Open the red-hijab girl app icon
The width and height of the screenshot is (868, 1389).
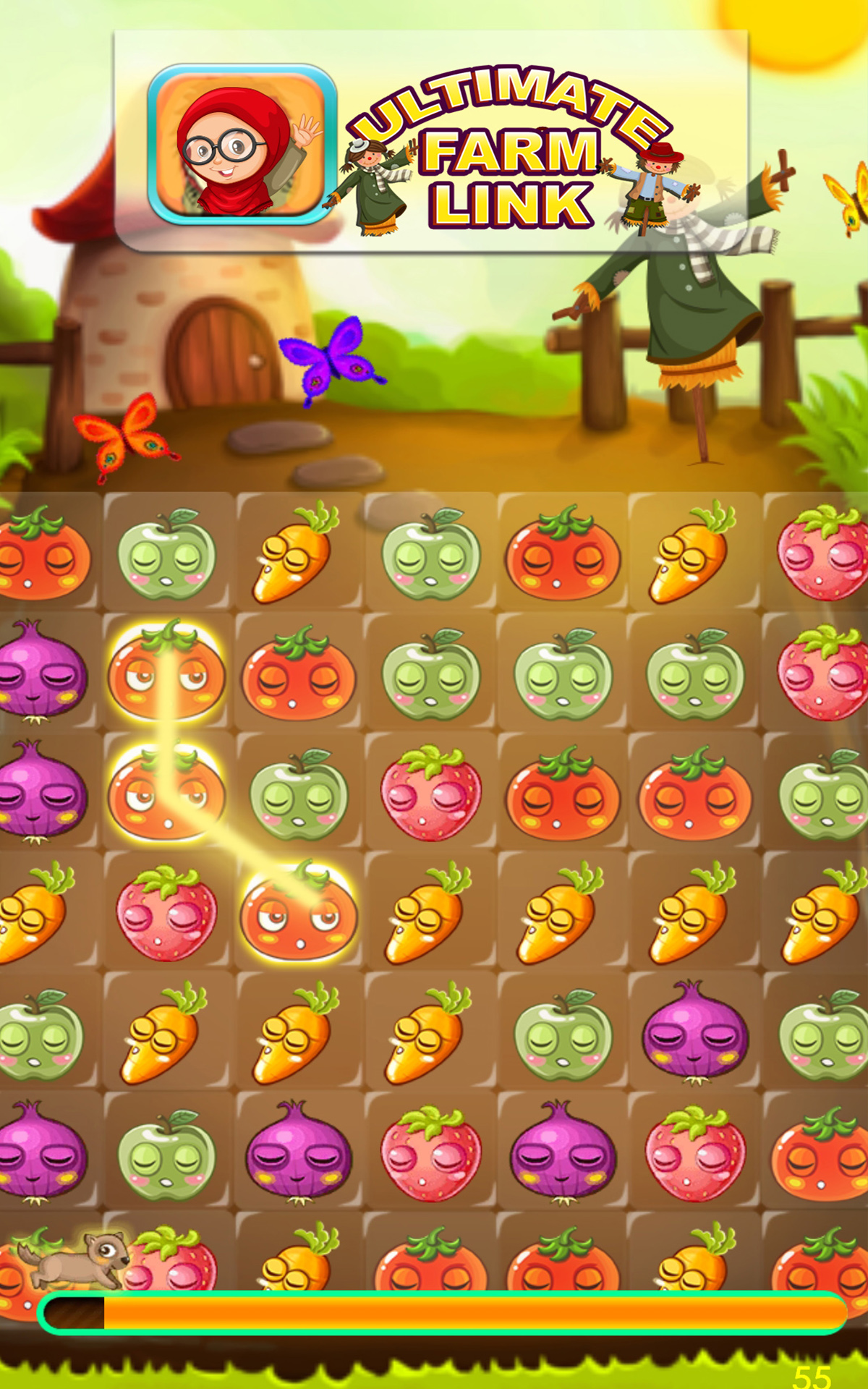(x=242, y=145)
